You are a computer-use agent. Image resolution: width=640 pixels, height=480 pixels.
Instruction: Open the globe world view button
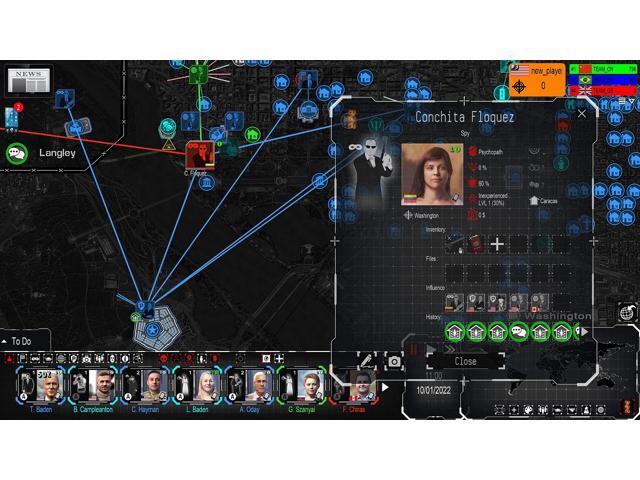(627, 313)
